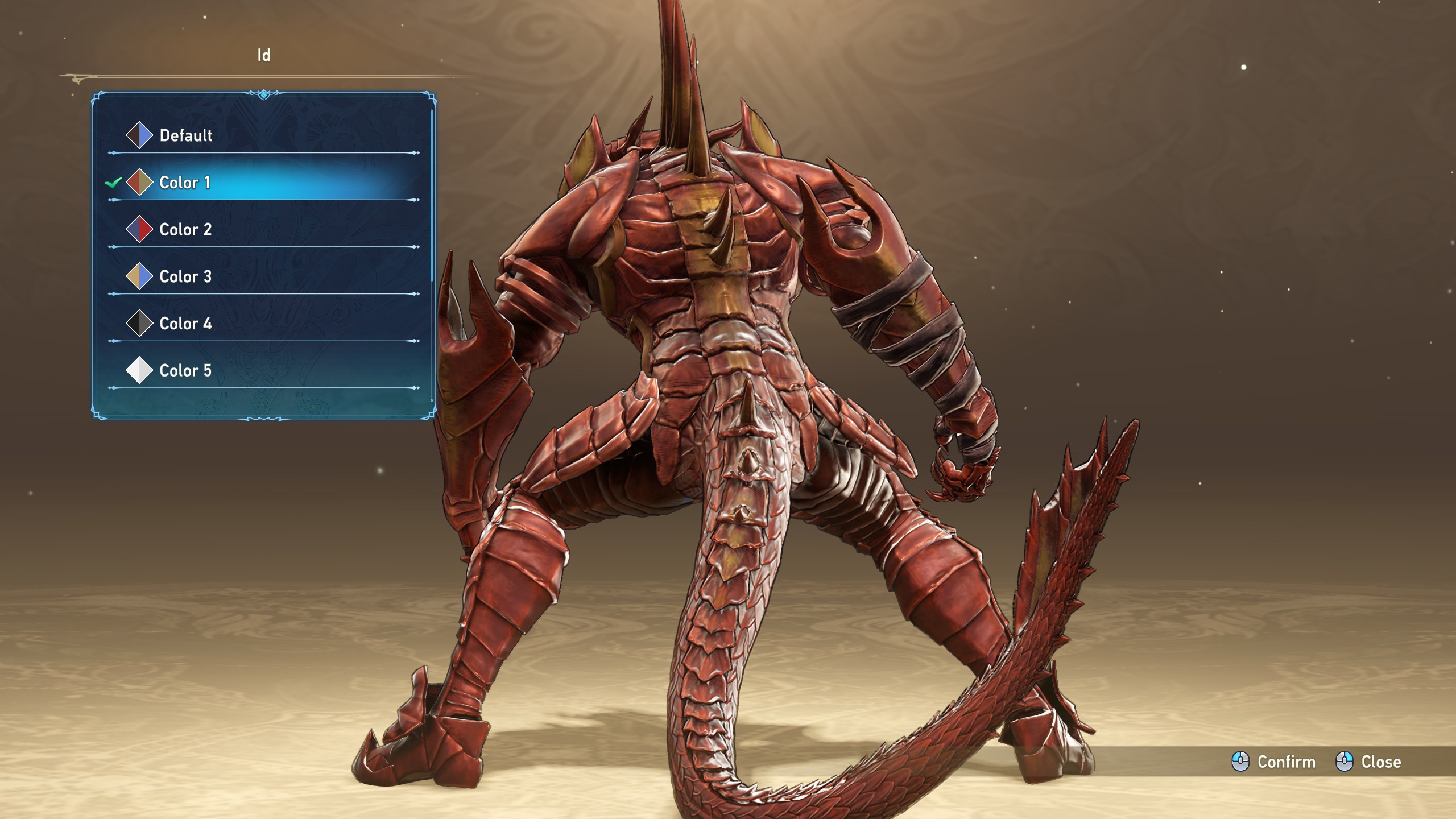Select the Default color option

(185, 135)
